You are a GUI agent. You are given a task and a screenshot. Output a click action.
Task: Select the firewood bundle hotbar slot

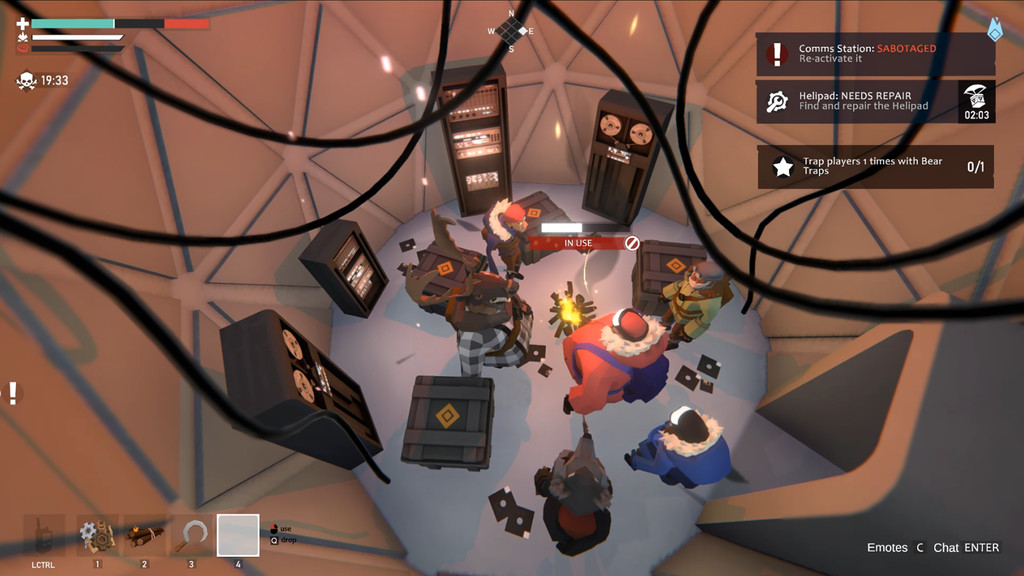(144, 536)
